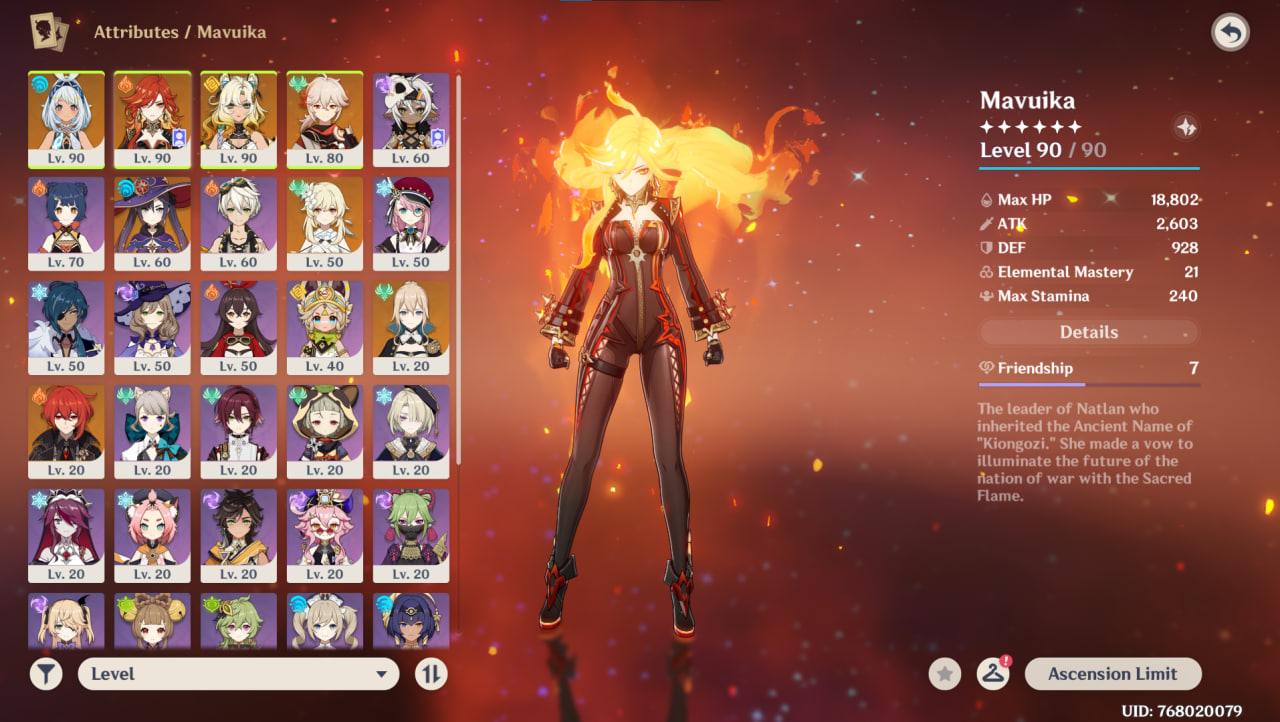Open the Details stats panel
The image size is (1280, 722).
coord(1088,332)
